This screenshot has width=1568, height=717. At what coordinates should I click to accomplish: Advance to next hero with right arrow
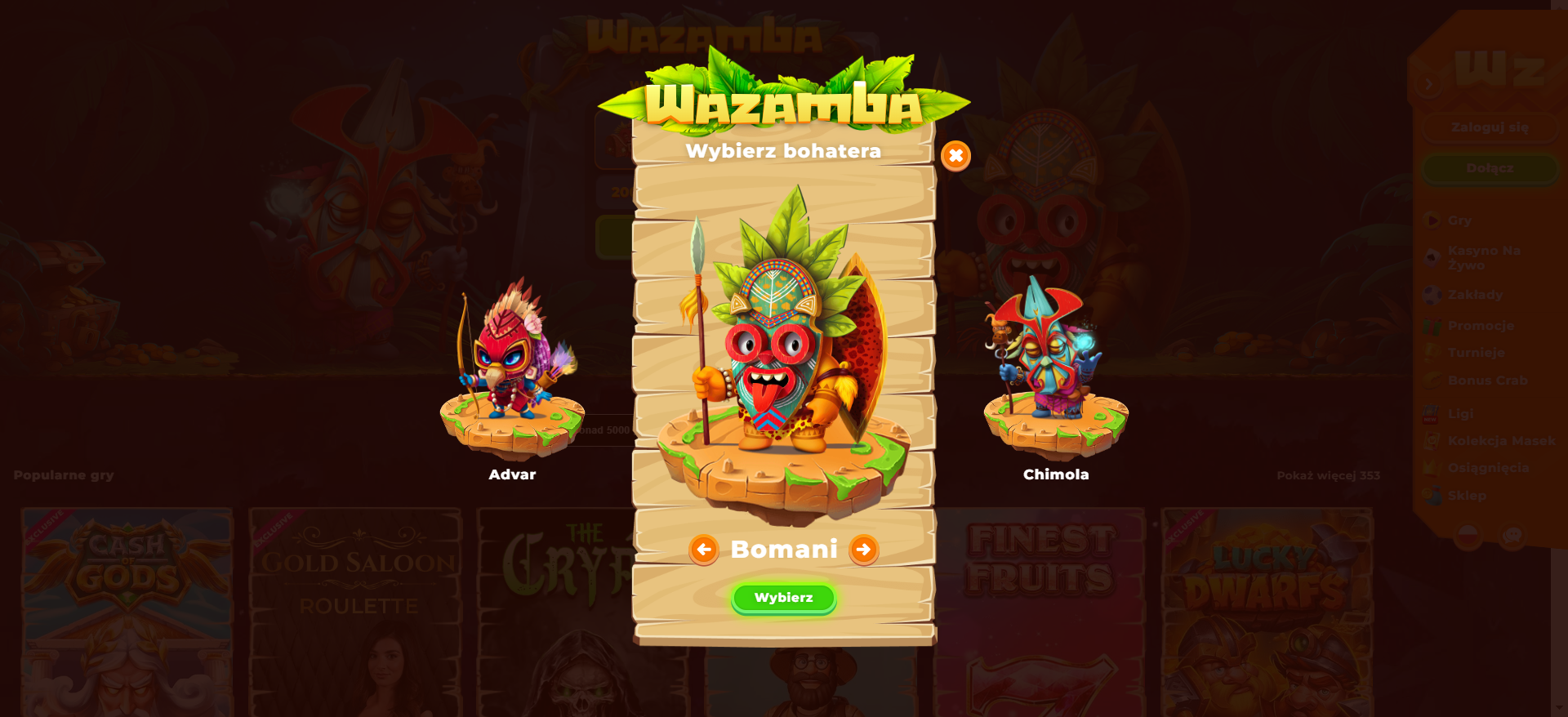coord(863,550)
